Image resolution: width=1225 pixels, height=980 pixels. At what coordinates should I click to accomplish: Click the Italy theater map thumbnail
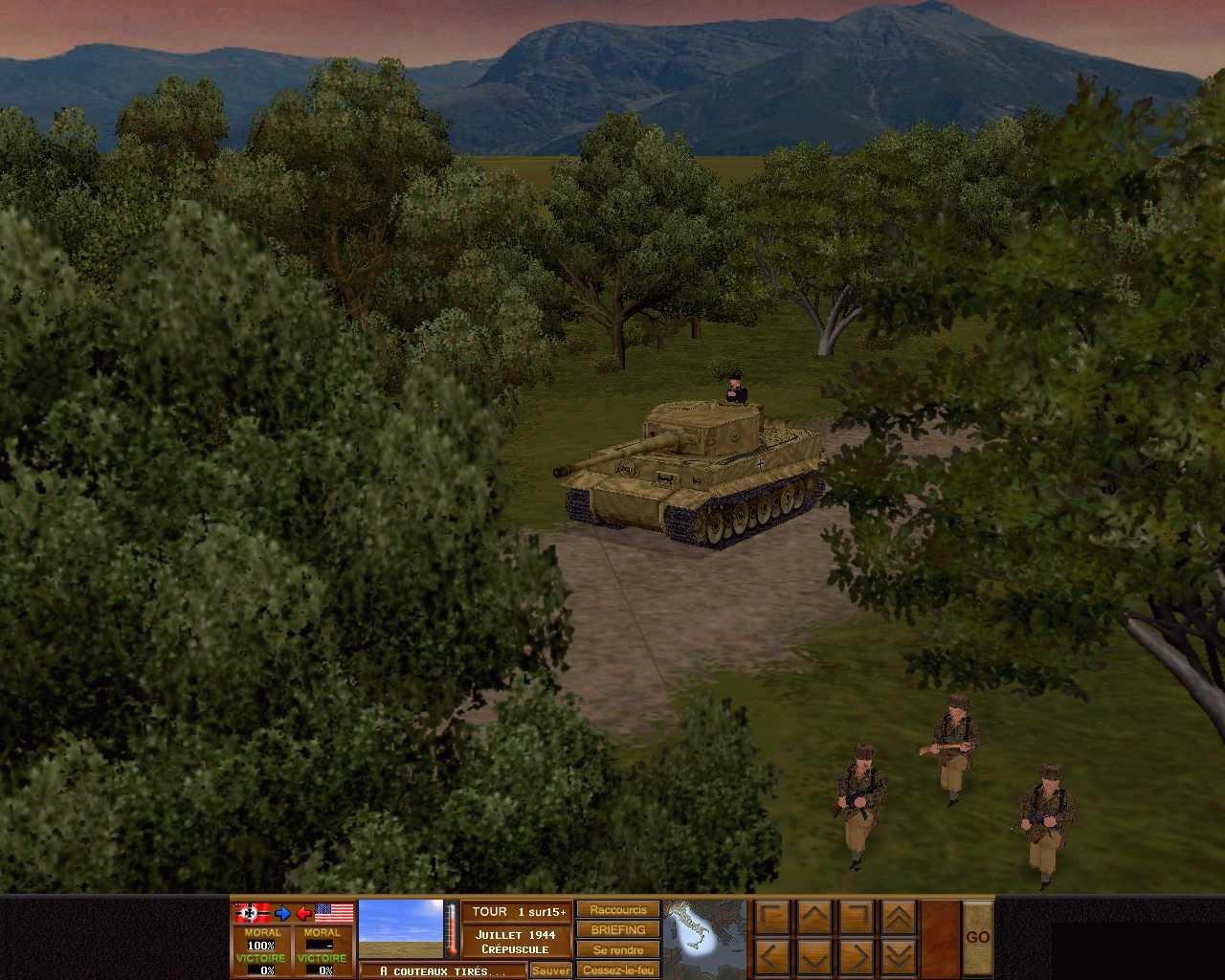[705, 937]
